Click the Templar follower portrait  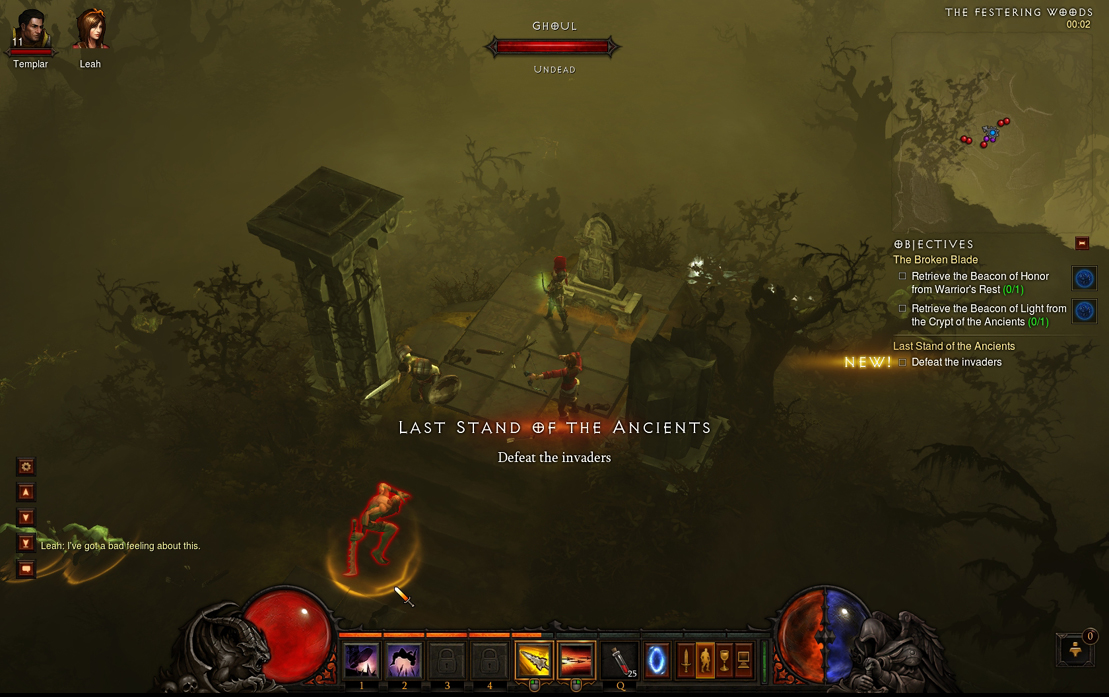(x=30, y=30)
